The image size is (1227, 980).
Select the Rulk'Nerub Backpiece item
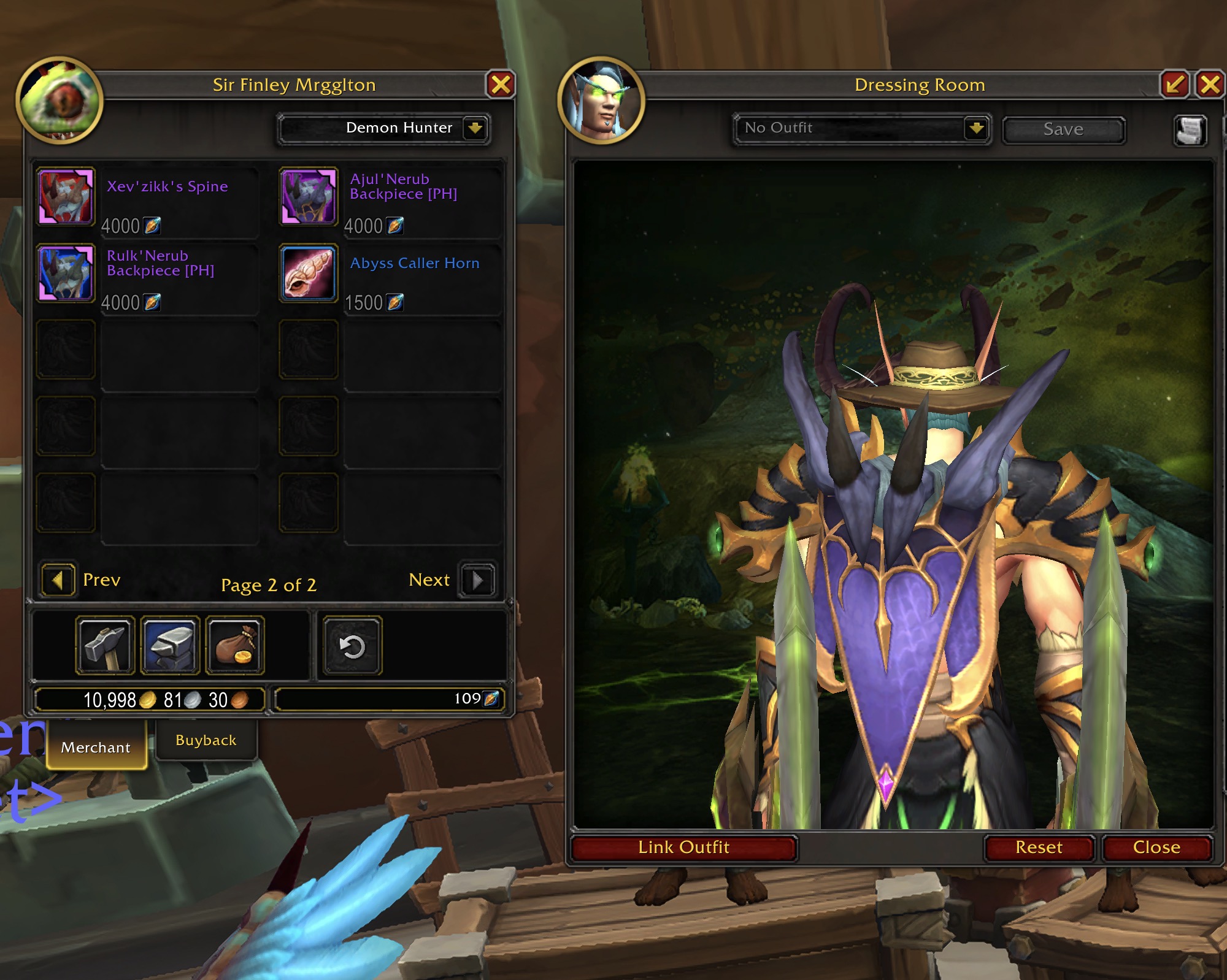pyautogui.click(x=66, y=273)
